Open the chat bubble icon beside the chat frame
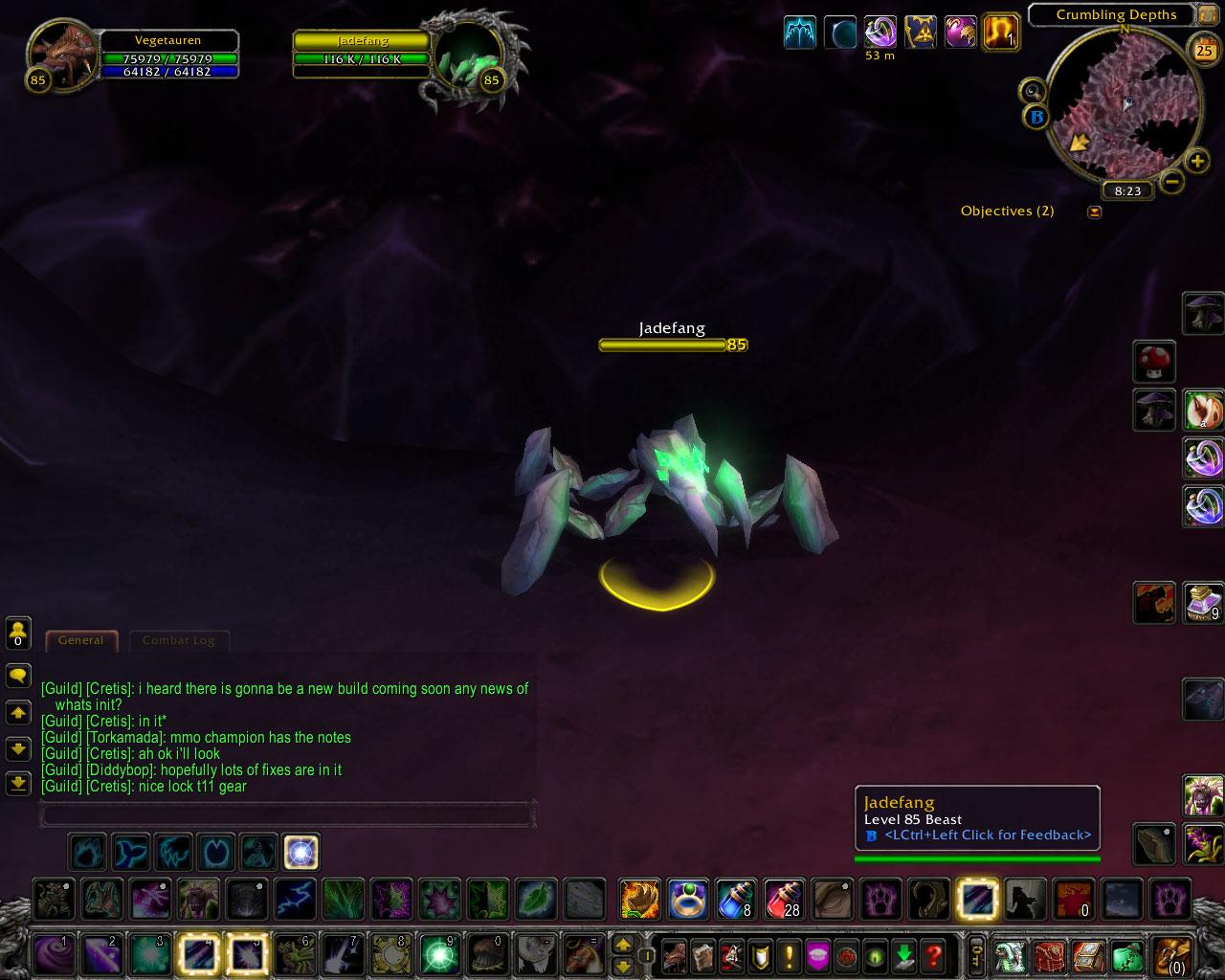The image size is (1225, 980). [17, 676]
